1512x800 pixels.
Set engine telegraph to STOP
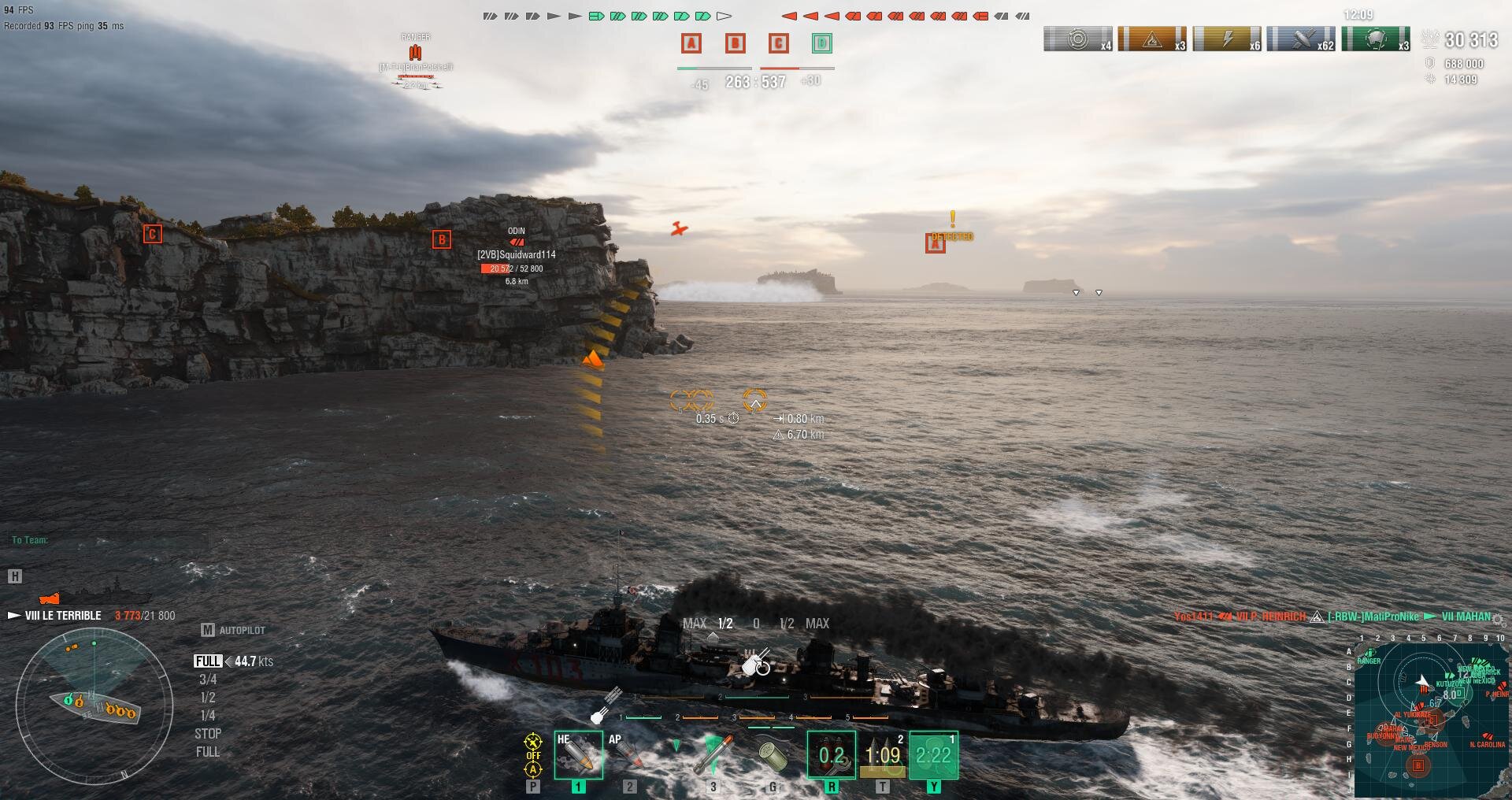[208, 734]
